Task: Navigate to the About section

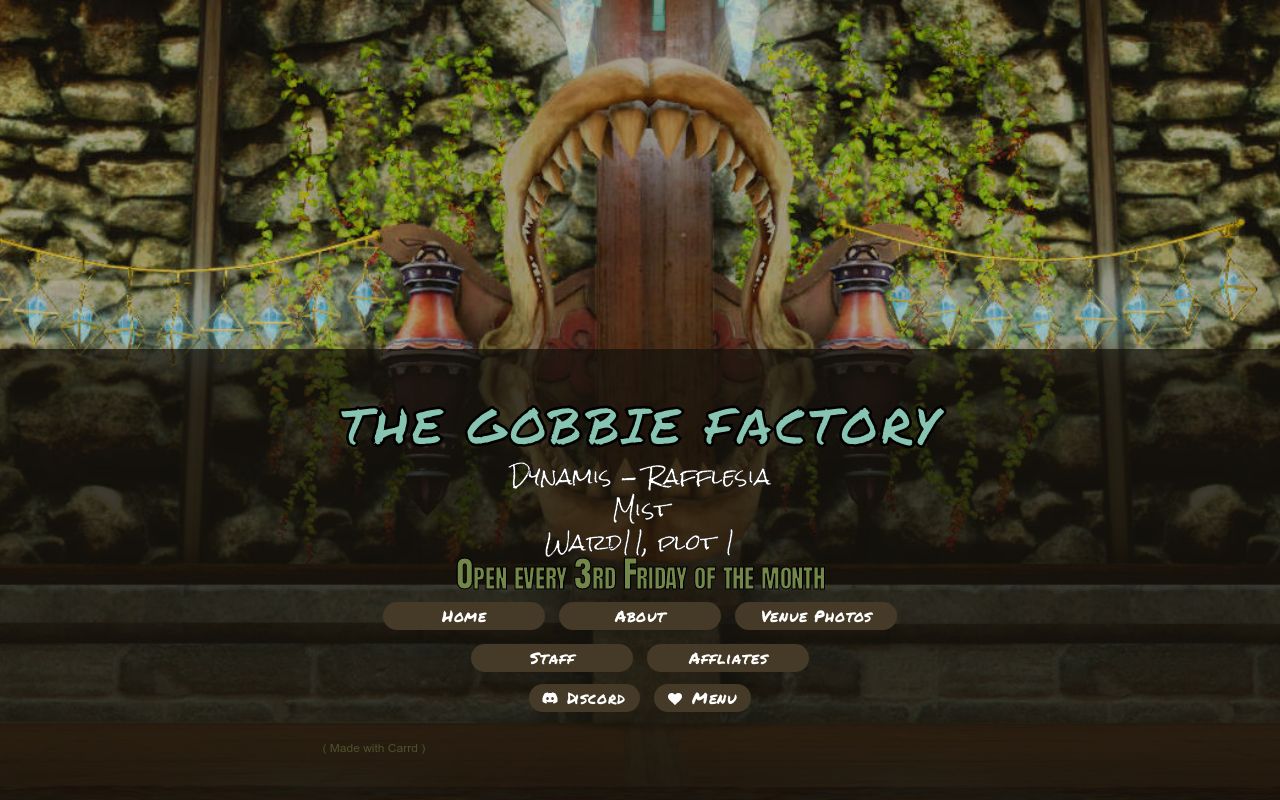Action: (x=639, y=616)
